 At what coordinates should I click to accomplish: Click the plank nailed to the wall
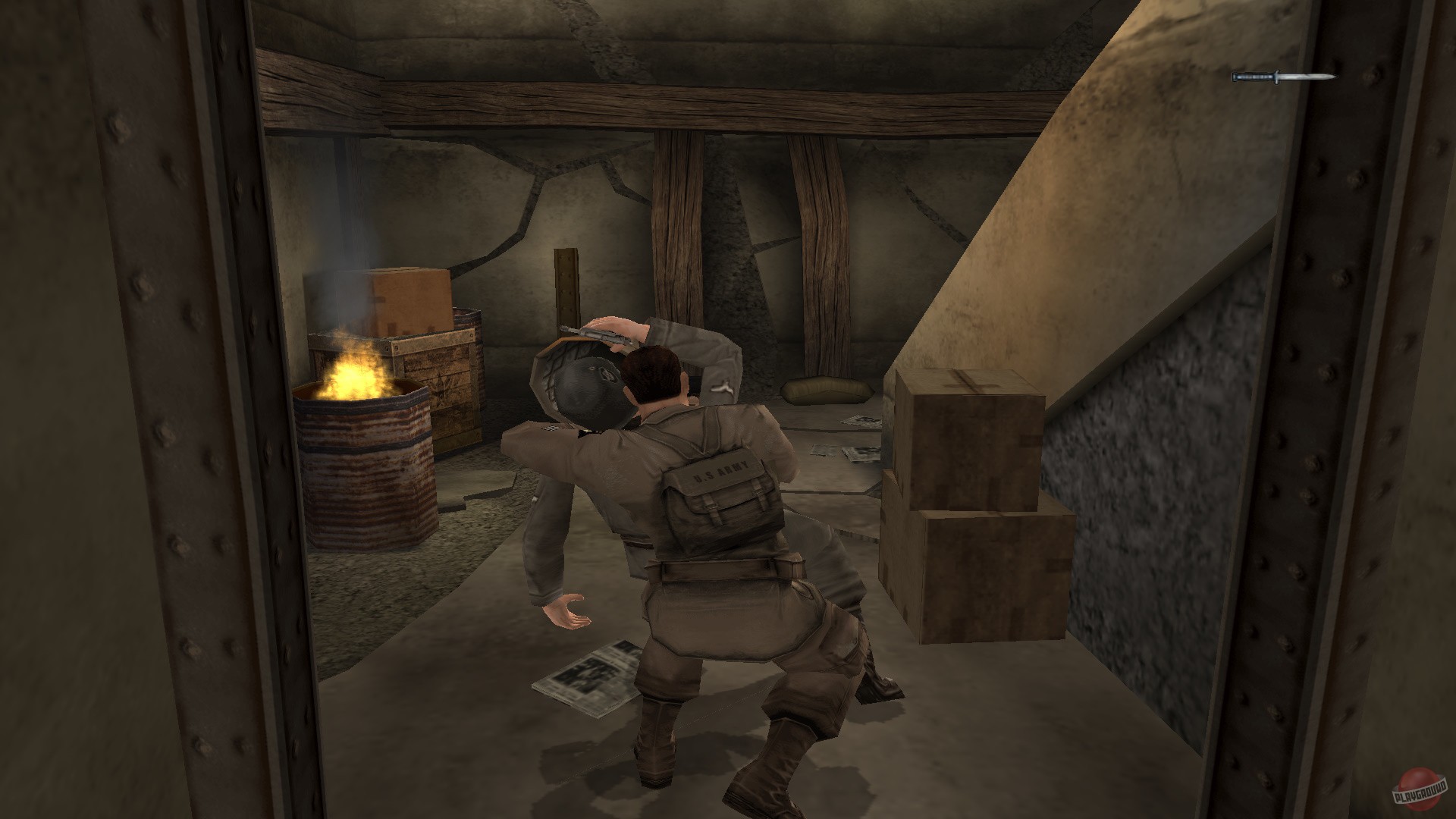coord(565,284)
